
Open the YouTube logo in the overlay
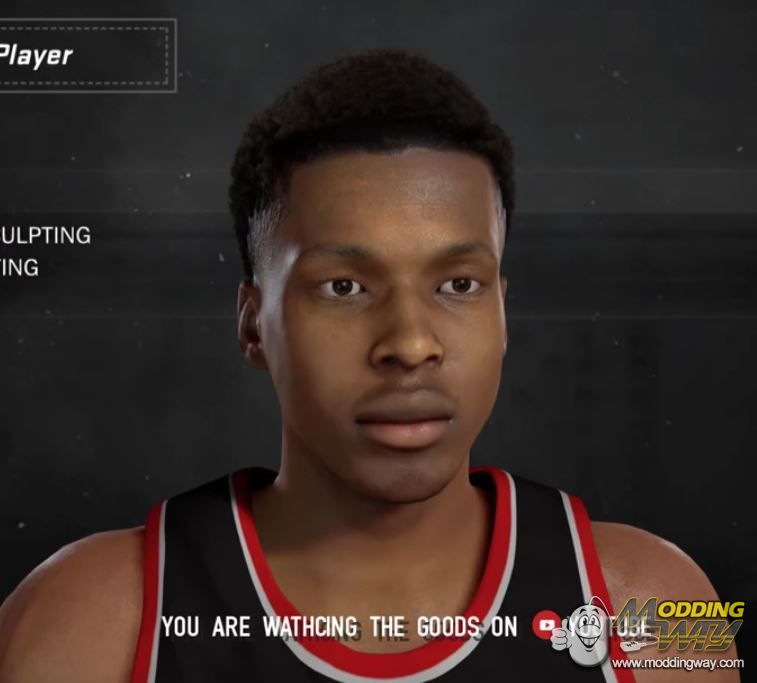point(547,625)
